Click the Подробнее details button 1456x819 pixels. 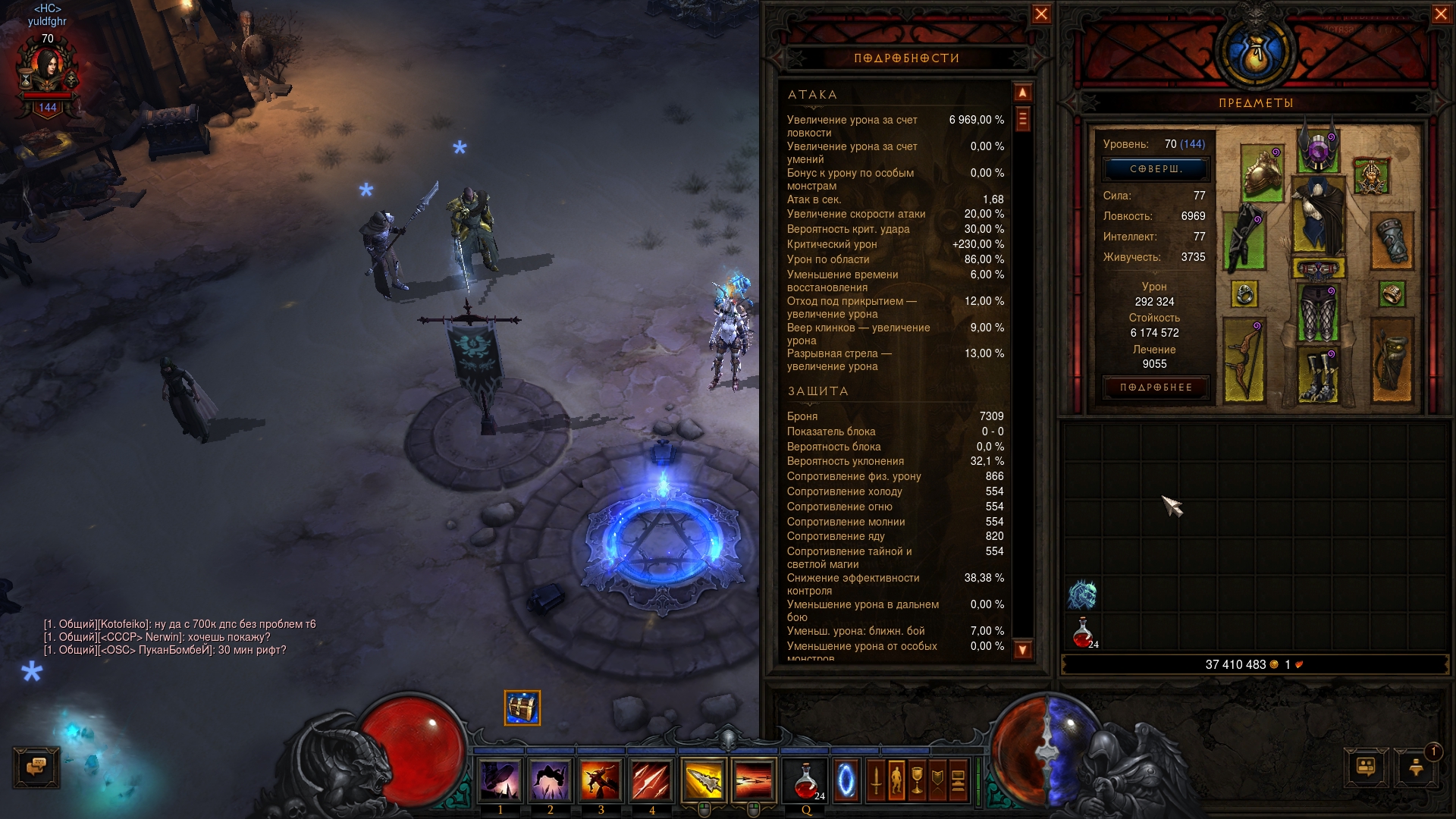1156,388
